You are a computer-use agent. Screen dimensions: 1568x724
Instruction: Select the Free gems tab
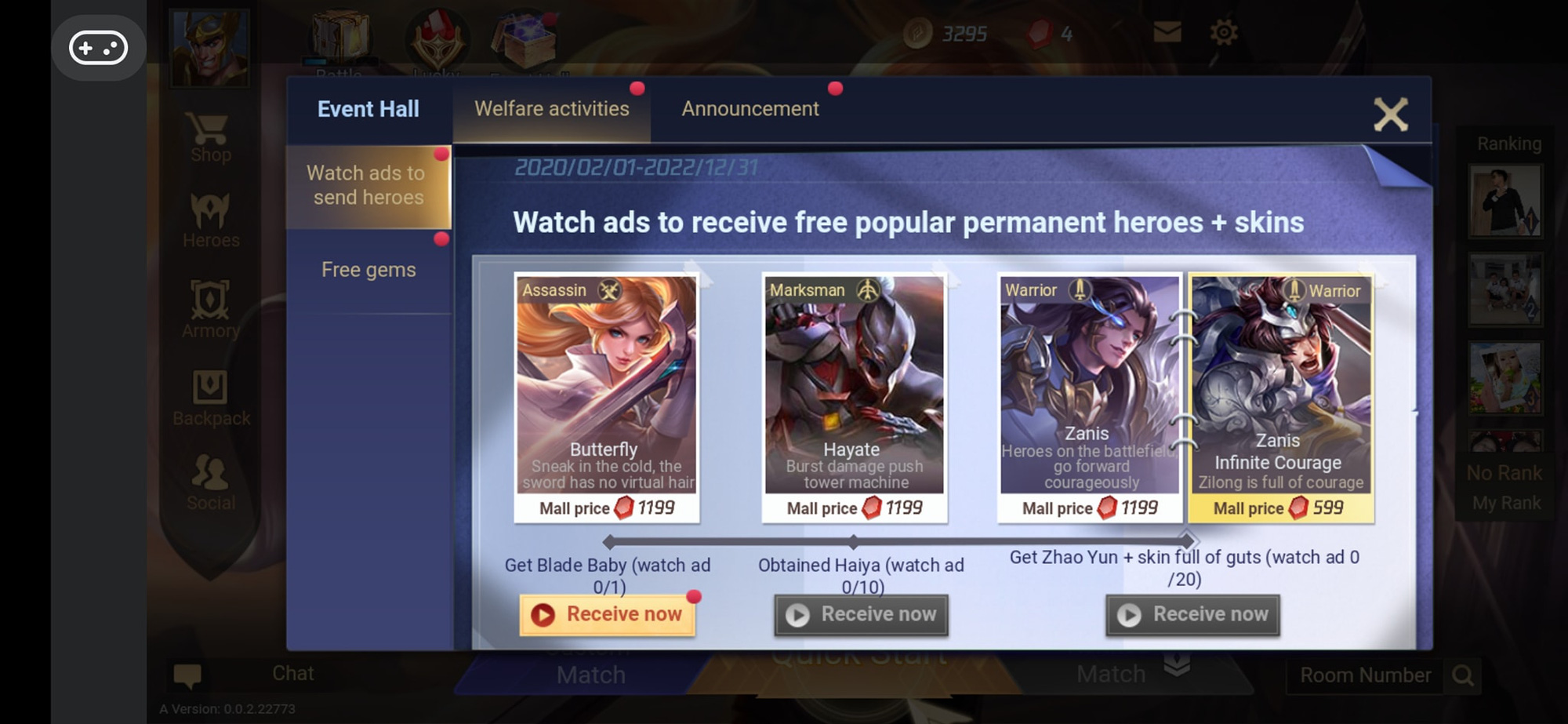tap(368, 269)
